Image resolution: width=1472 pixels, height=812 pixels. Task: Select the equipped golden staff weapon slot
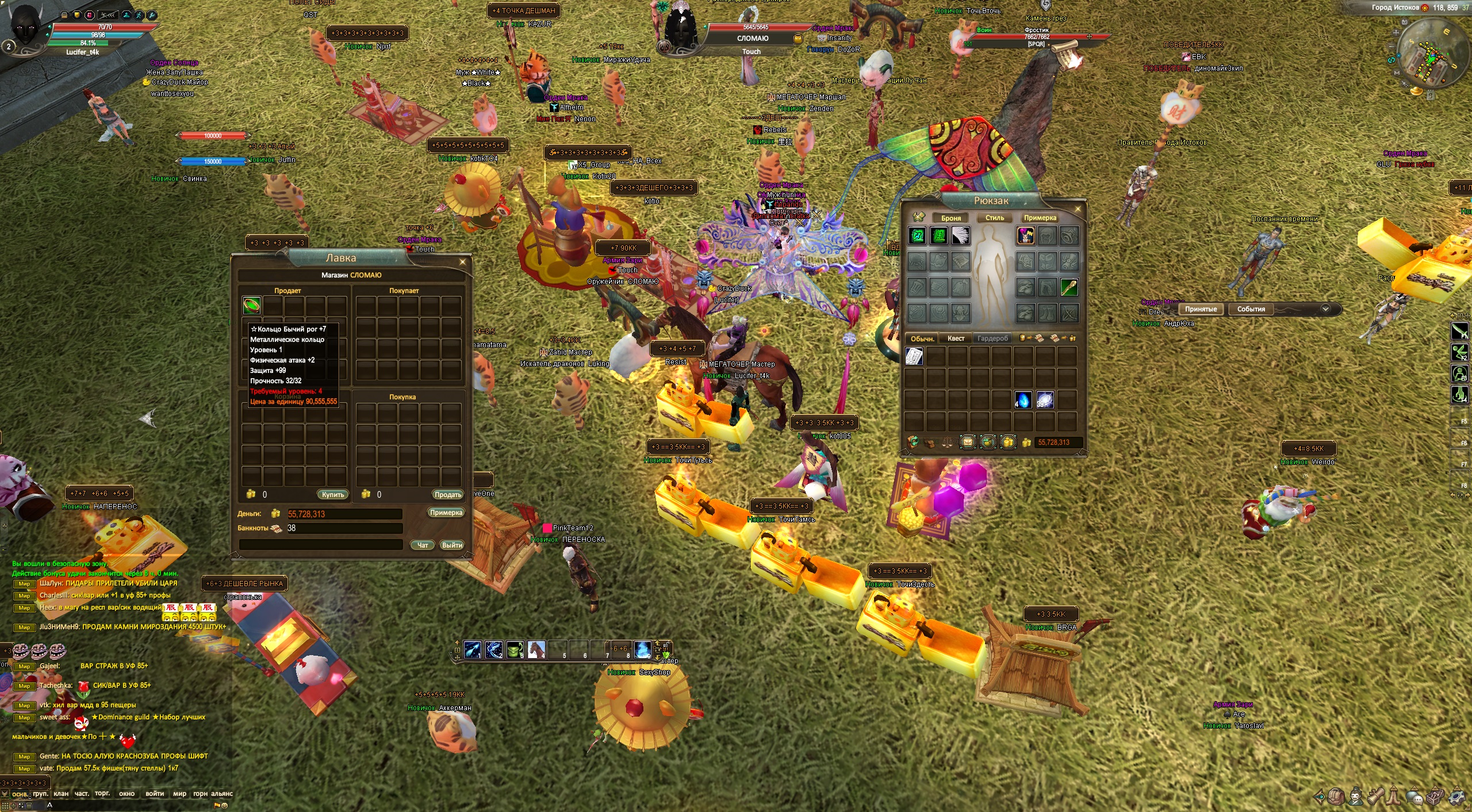pyautogui.click(x=1069, y=287)
